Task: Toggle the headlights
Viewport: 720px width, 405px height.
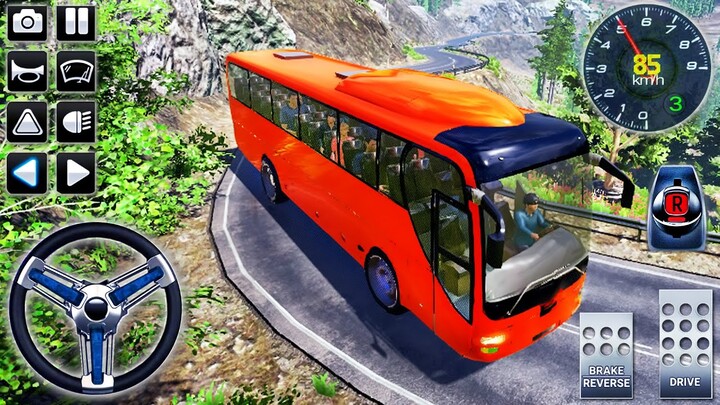Action: 76,122
